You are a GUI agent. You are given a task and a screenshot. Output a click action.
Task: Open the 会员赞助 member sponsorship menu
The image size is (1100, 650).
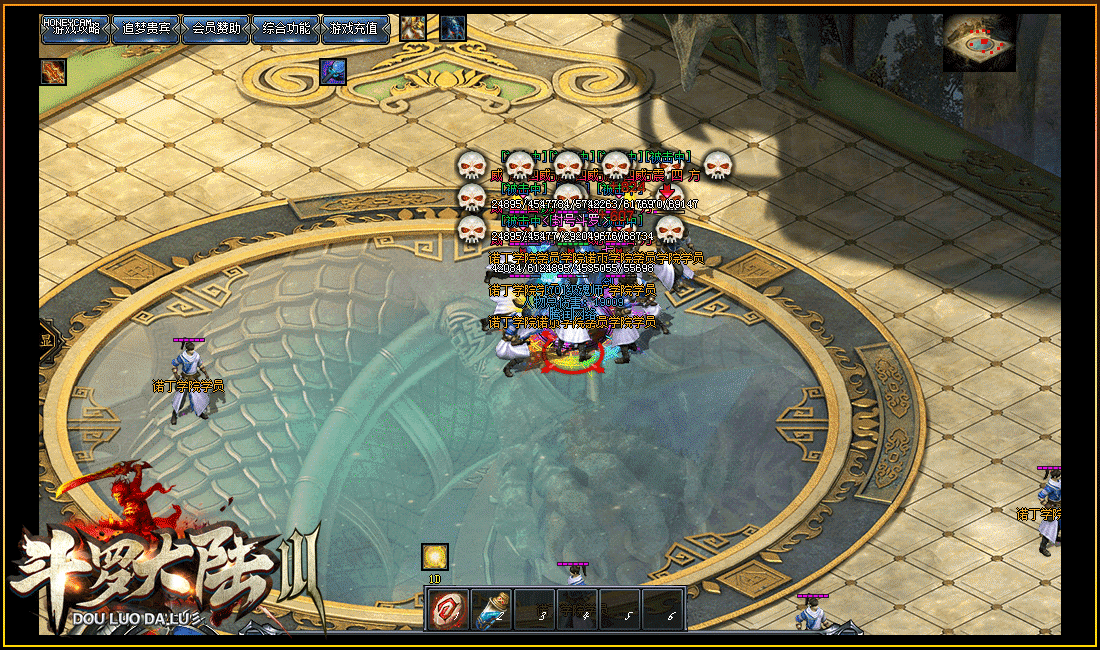coord(215,29)
